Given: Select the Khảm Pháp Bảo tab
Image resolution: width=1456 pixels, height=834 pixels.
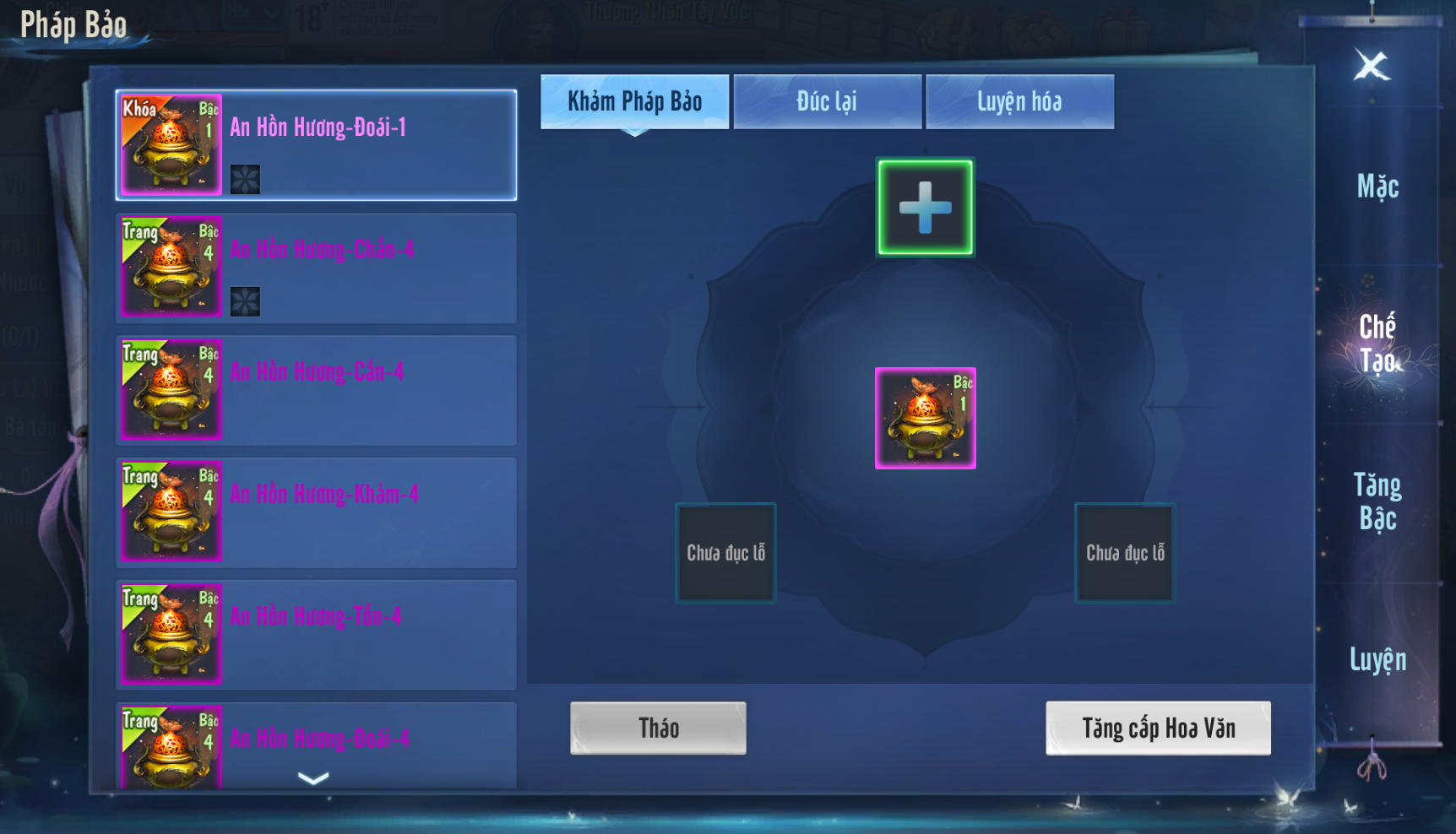Looking at the screenshot, I should [634, 102].
